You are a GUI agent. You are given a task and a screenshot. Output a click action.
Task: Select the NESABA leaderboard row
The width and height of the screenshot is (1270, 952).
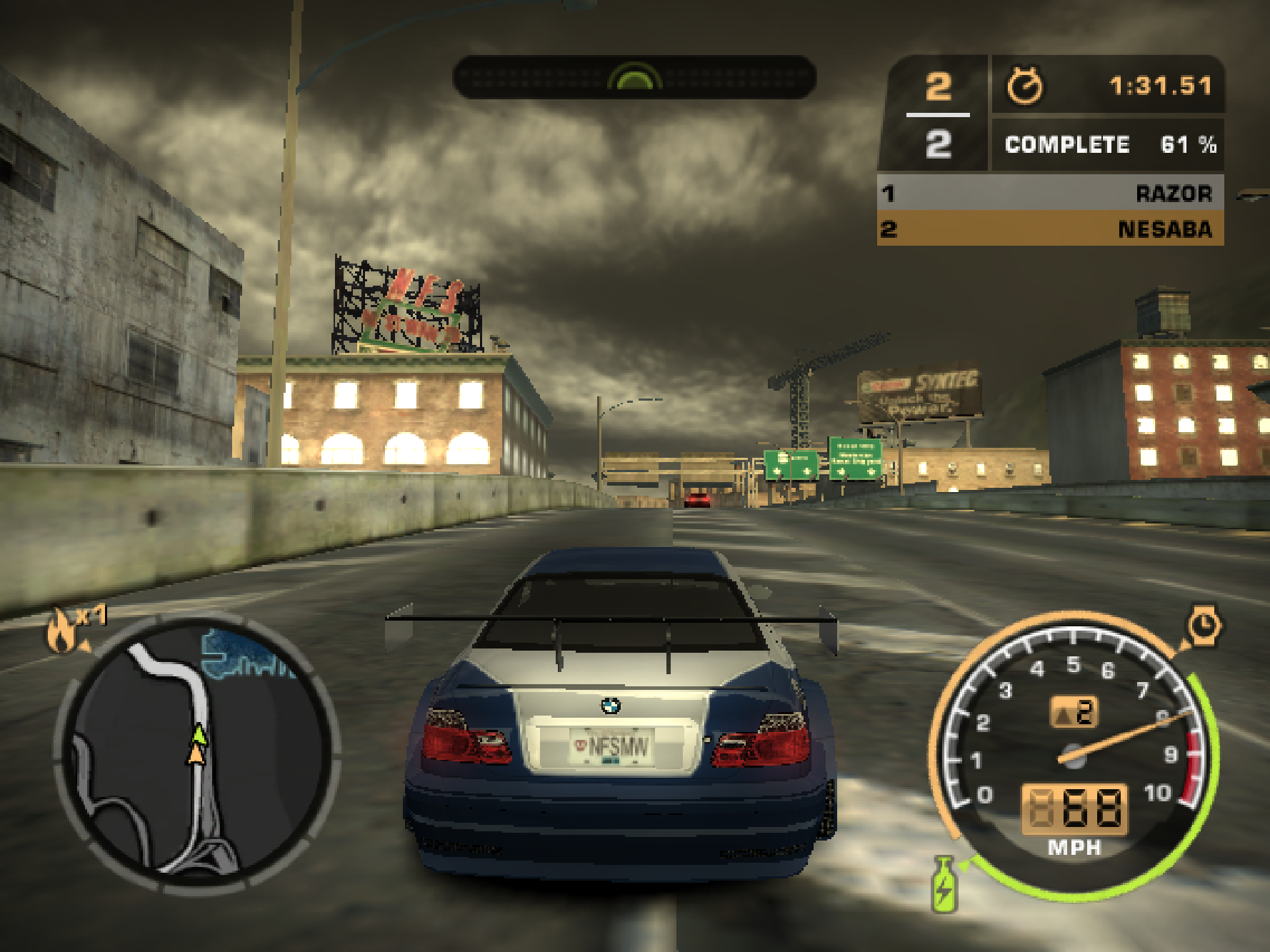coord(1050,229)
